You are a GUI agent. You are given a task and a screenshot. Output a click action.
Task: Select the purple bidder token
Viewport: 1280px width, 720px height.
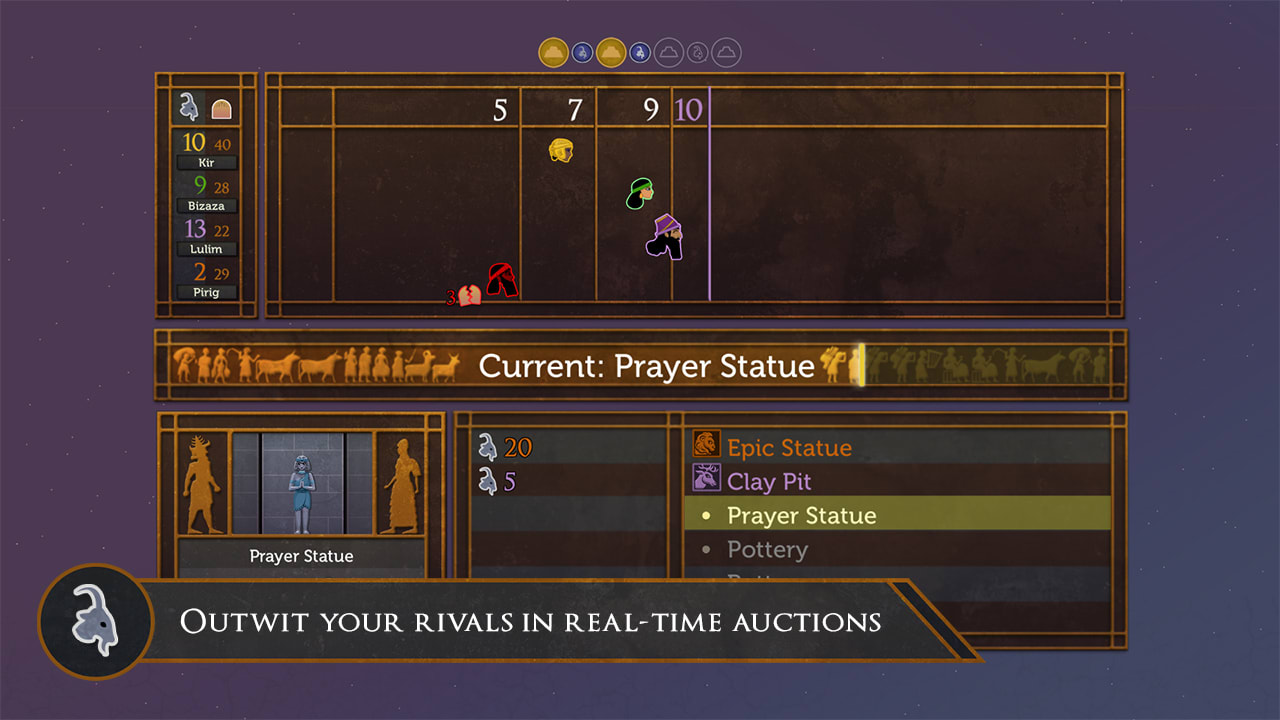(667, 237)
